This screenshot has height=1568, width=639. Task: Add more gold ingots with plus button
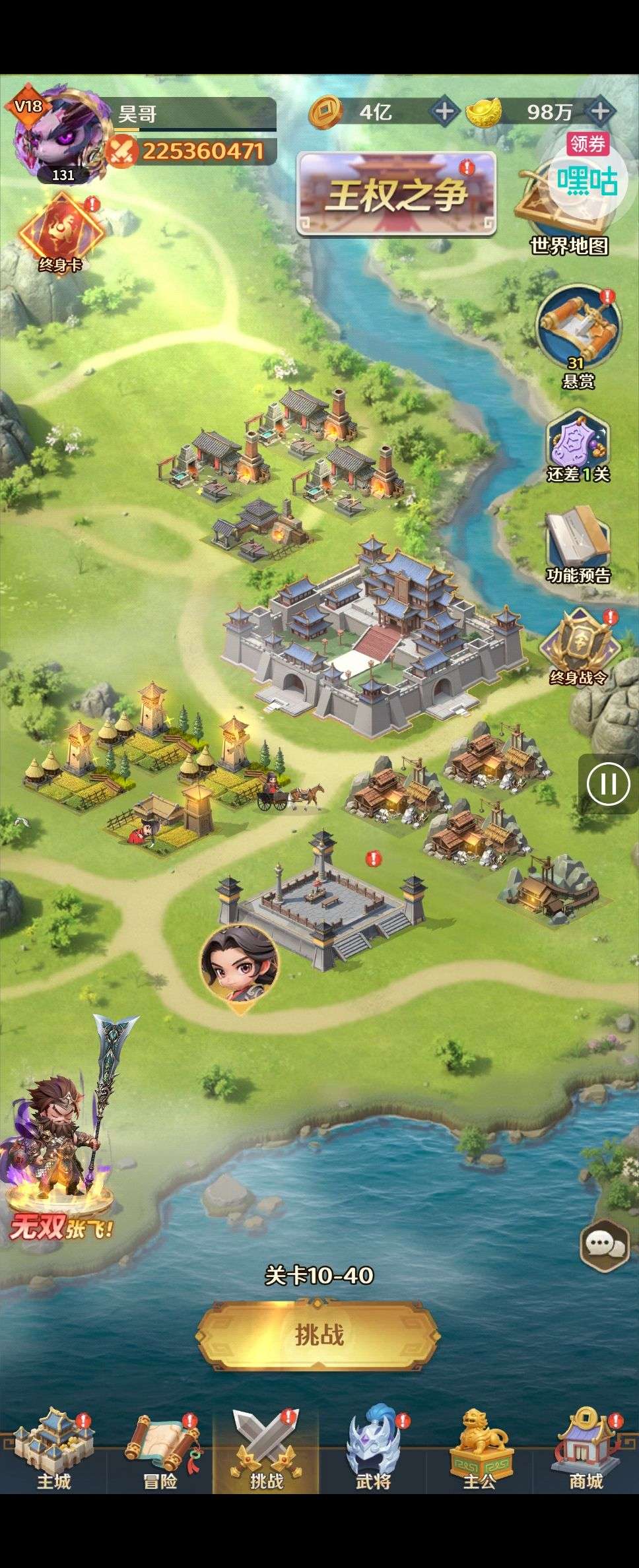599,111
